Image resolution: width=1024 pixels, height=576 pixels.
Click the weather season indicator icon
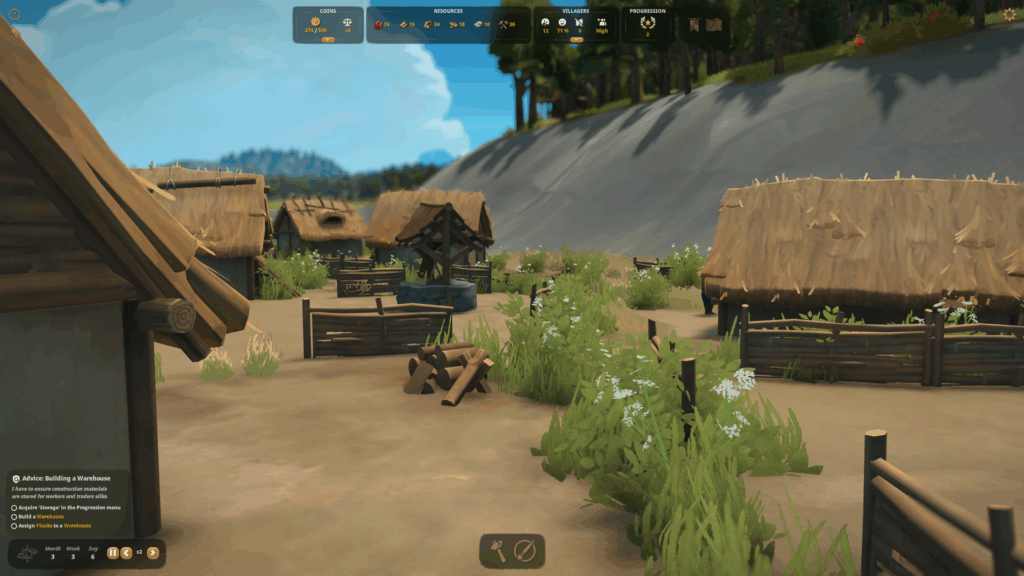(28, 552)
